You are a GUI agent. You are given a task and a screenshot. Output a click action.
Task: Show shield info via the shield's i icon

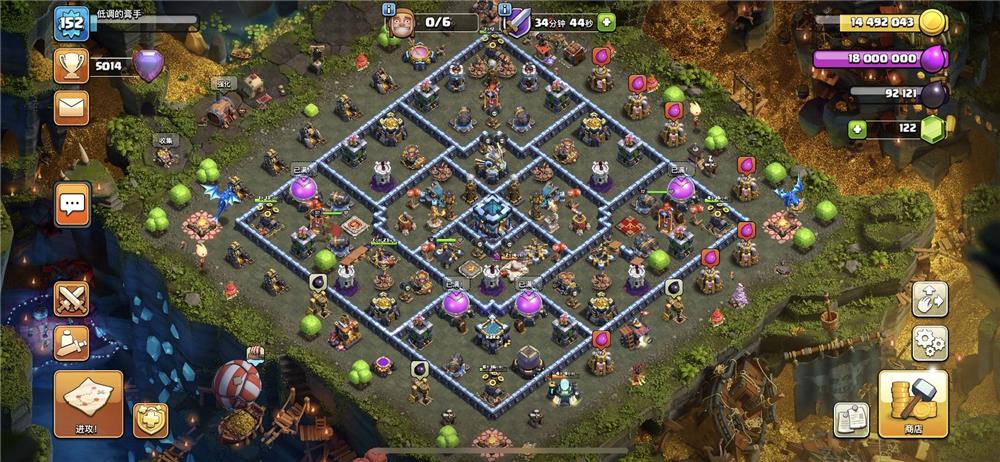pyautogui.click(x=506, y=9)
